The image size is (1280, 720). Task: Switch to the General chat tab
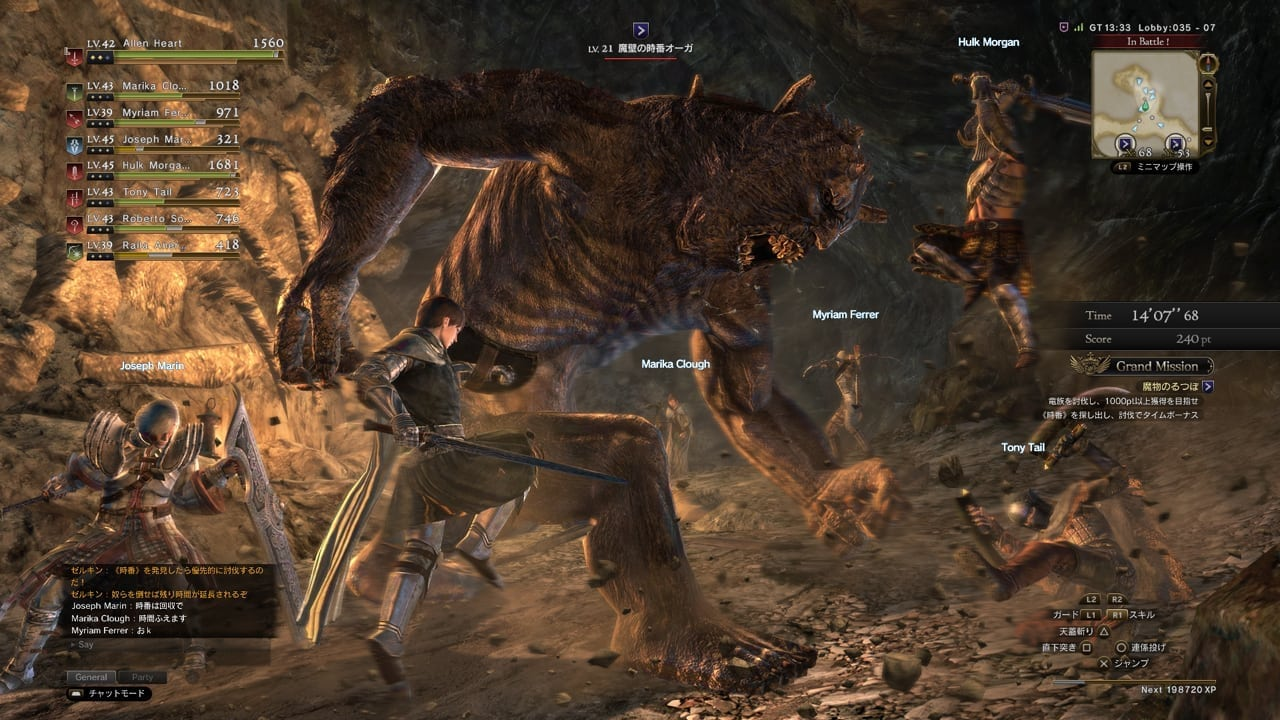tap(91, 677)
